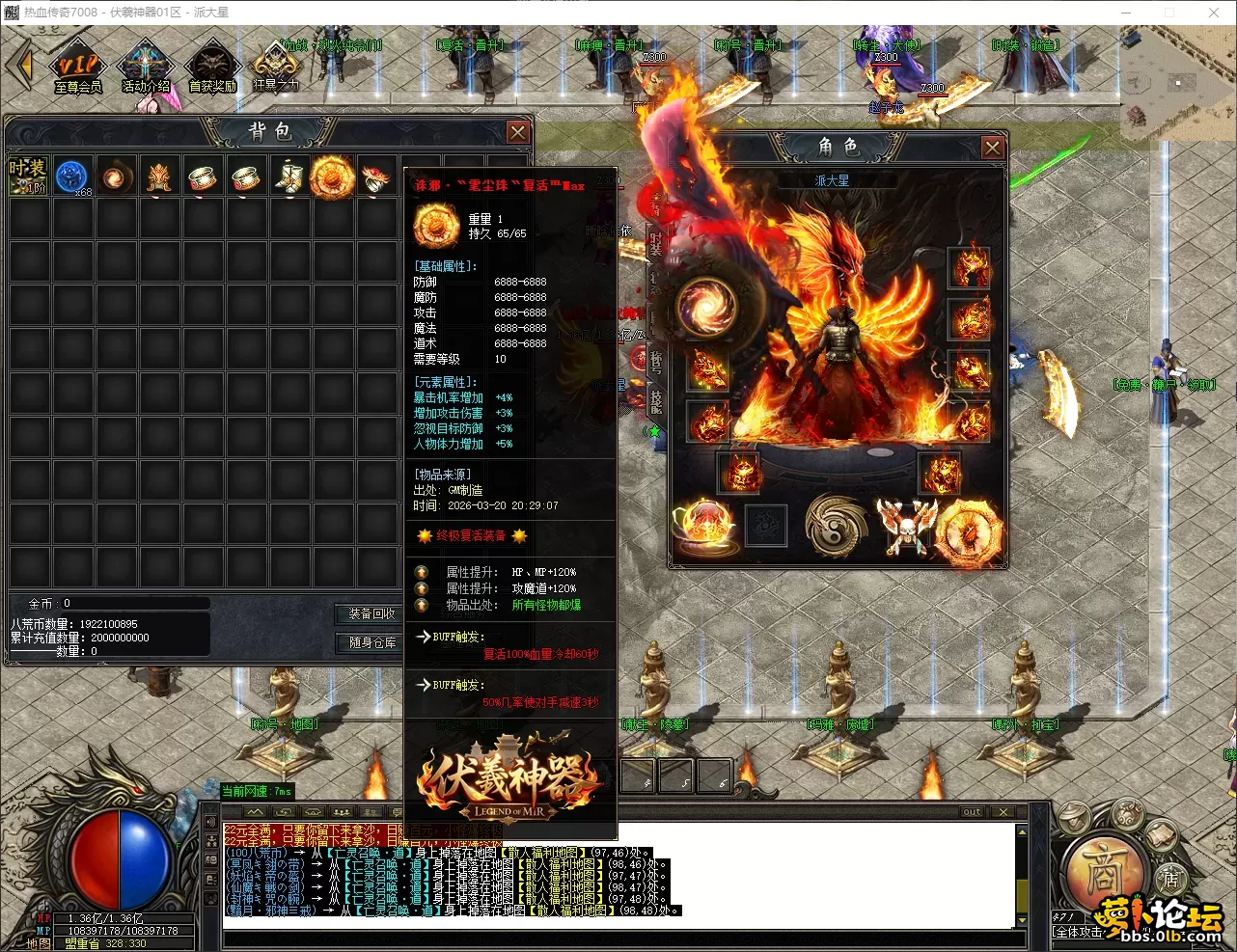The height and width of the screenshot is (952, 1237).
Task: Collapse the top icon bar with the left arrow
Action: [x=19, y=66]
